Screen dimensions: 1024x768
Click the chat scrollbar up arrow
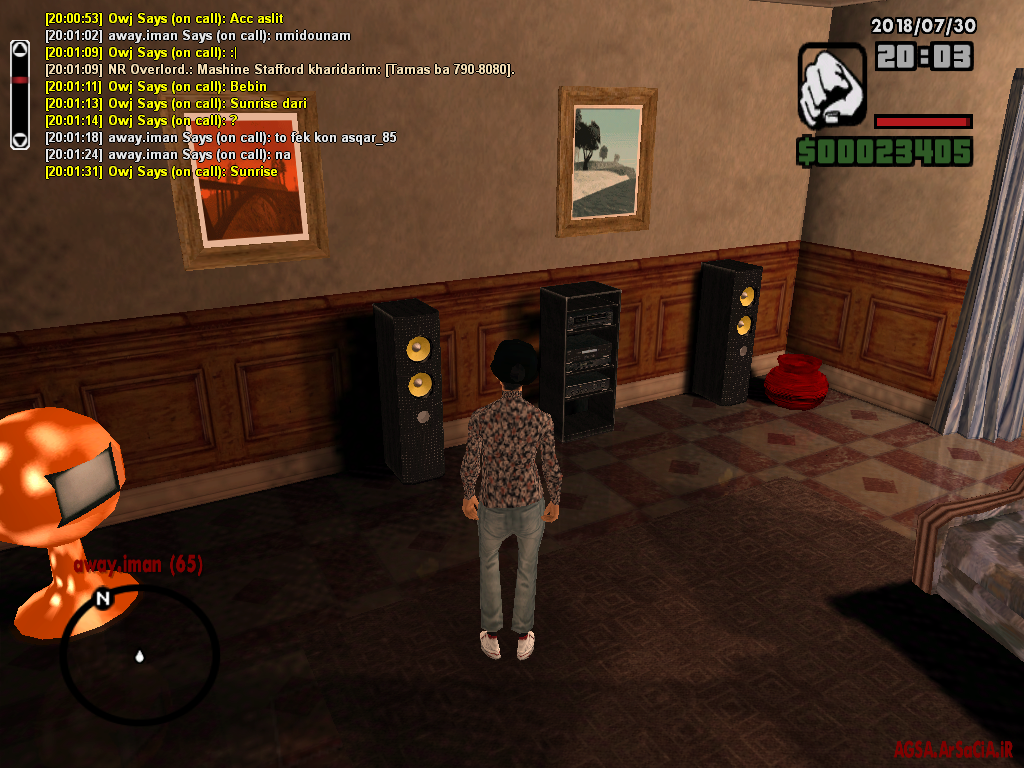[x=20, y=49]
